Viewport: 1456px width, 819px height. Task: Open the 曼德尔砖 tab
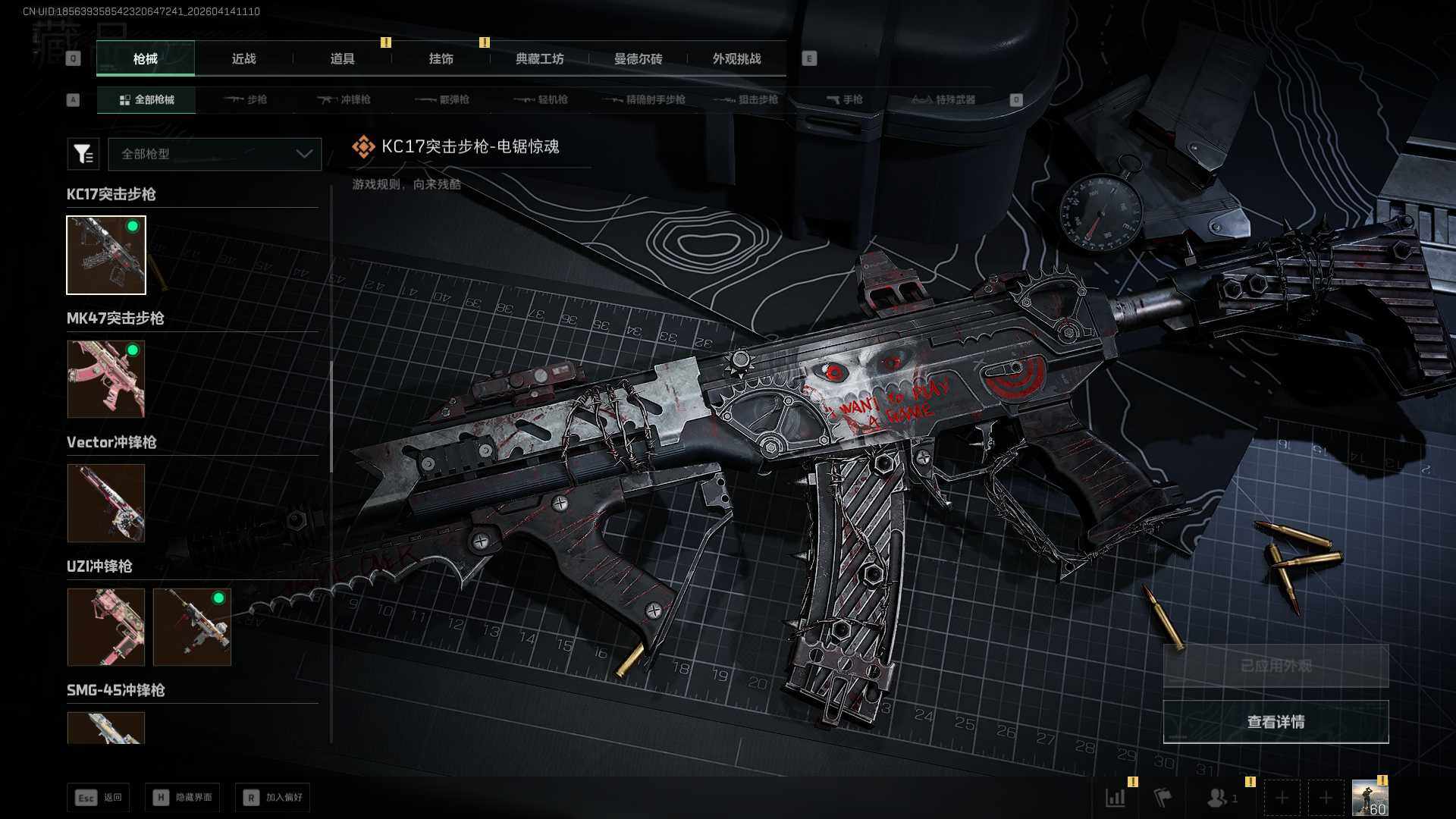tap(638, 58)
